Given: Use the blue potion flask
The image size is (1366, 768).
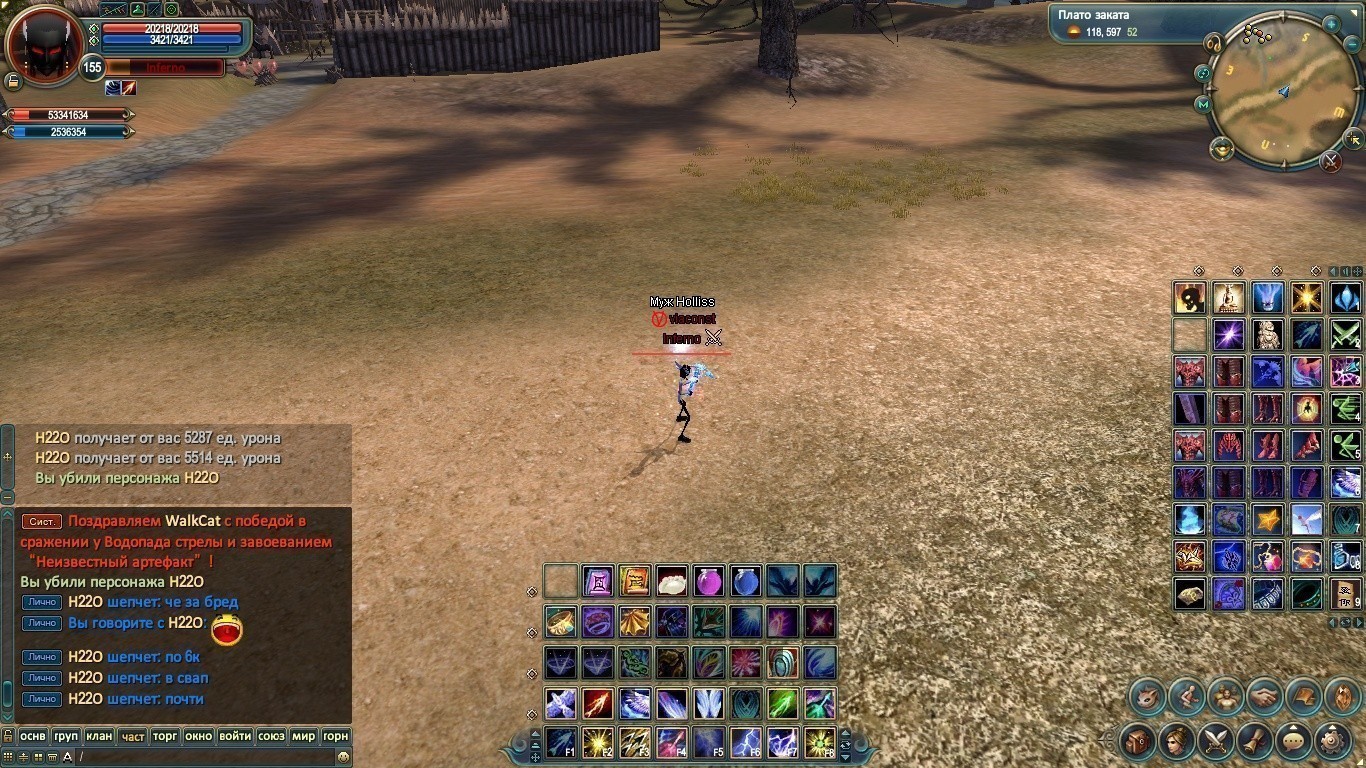Looking at the screenshot, I should coord(746,581).
